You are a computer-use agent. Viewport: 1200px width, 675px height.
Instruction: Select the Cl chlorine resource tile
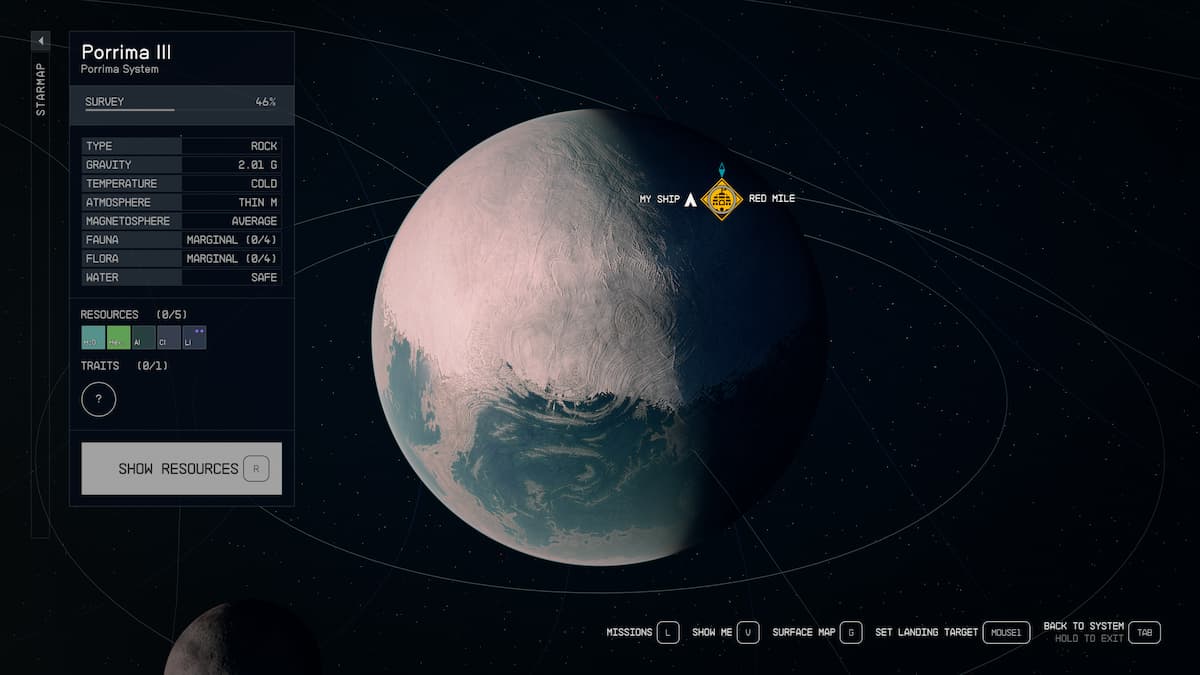[x=168, y=338]
